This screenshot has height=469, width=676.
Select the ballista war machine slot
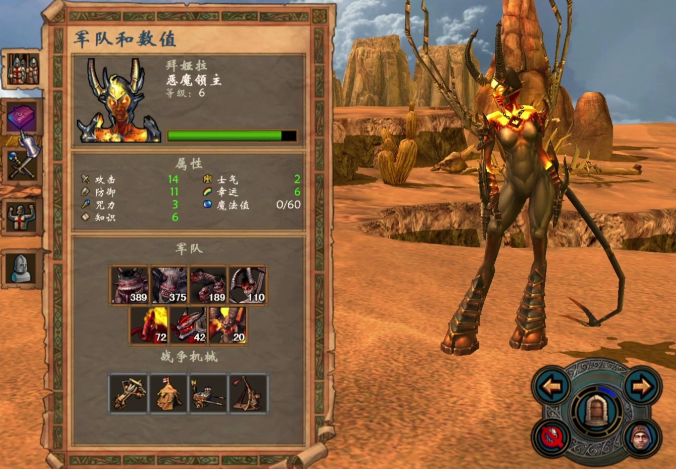click(129, 393)
